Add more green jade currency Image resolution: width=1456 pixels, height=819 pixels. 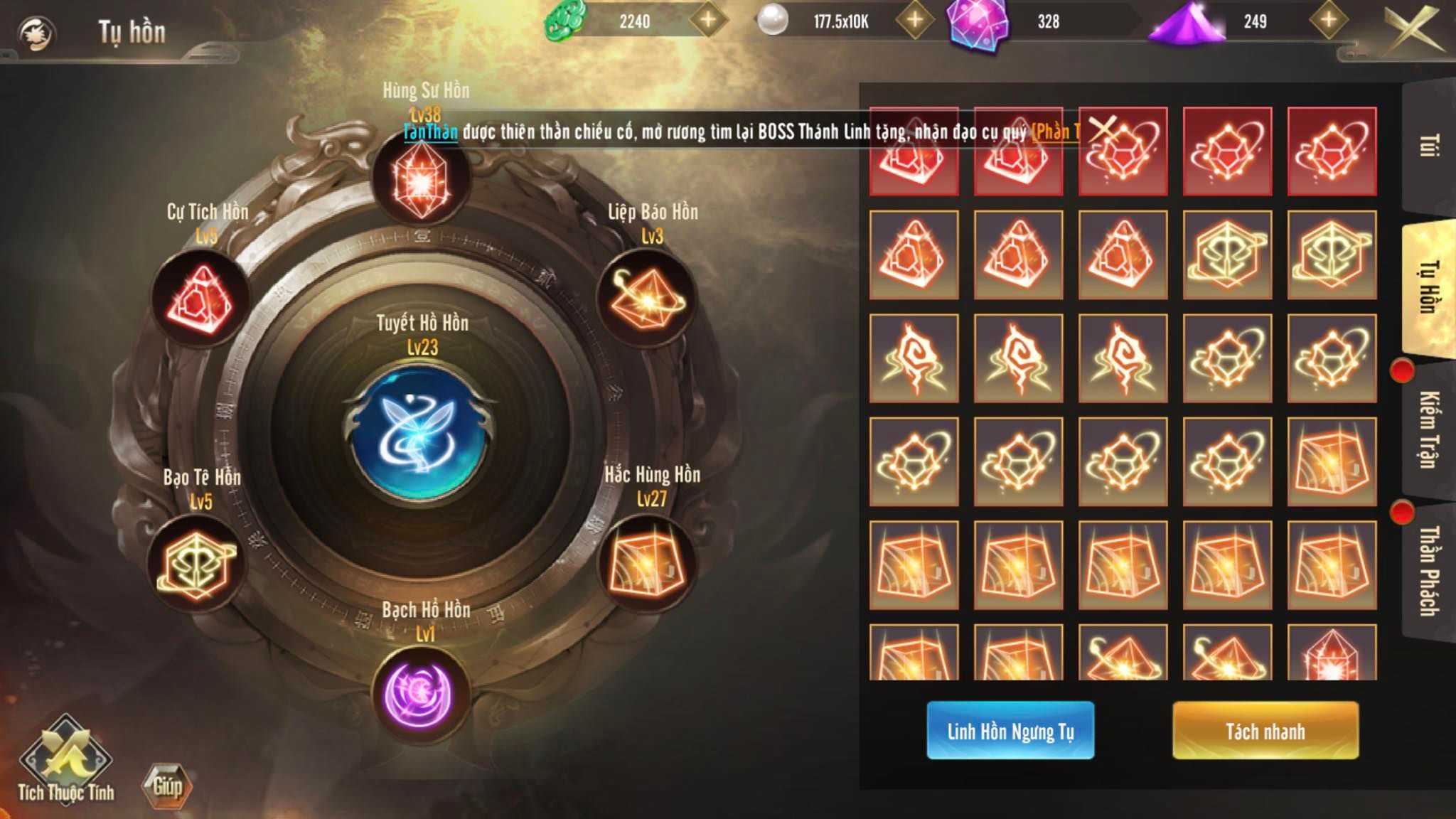pyautogui.click(x=708, y=21)
